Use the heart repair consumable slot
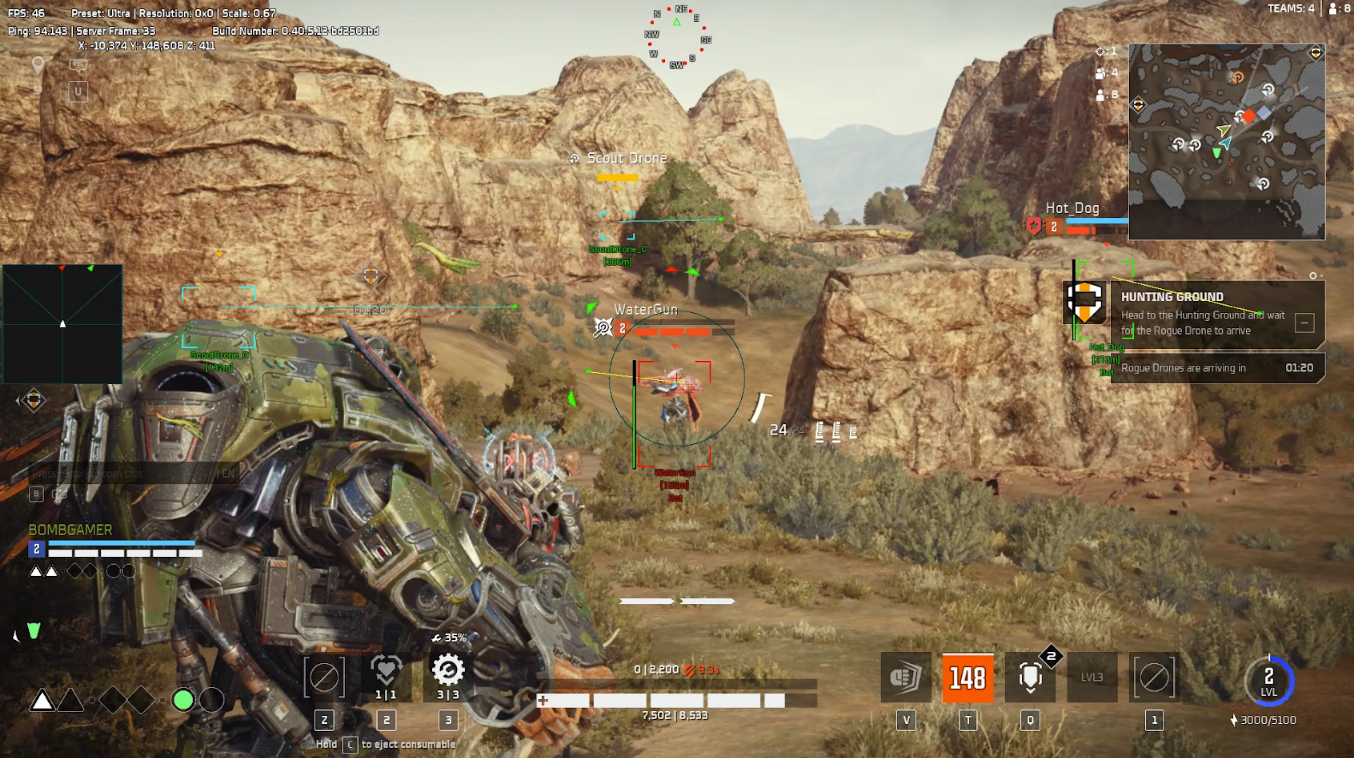Screen dimensions: 1354x758 [x=385, y=675]
